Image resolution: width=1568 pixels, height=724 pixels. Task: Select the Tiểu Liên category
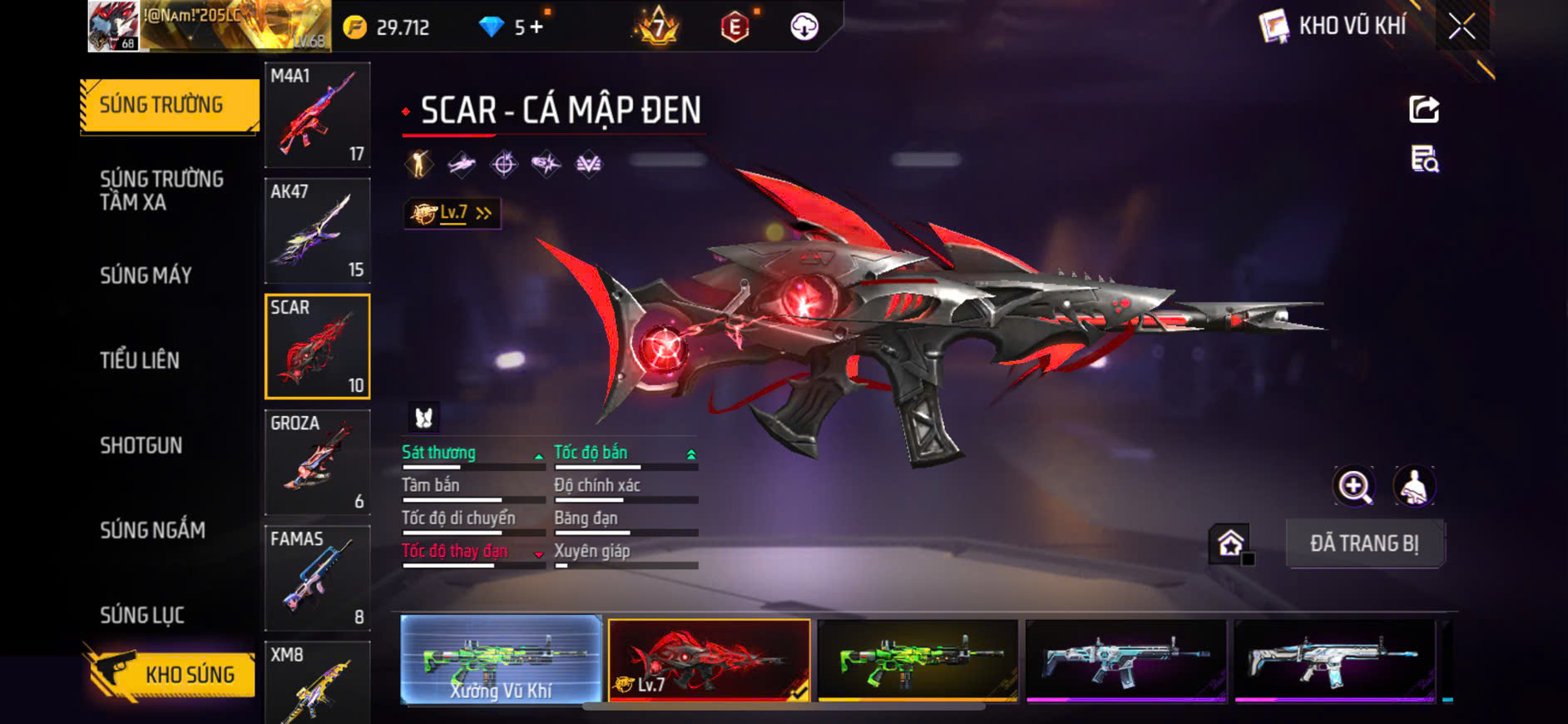click(140, 360)
